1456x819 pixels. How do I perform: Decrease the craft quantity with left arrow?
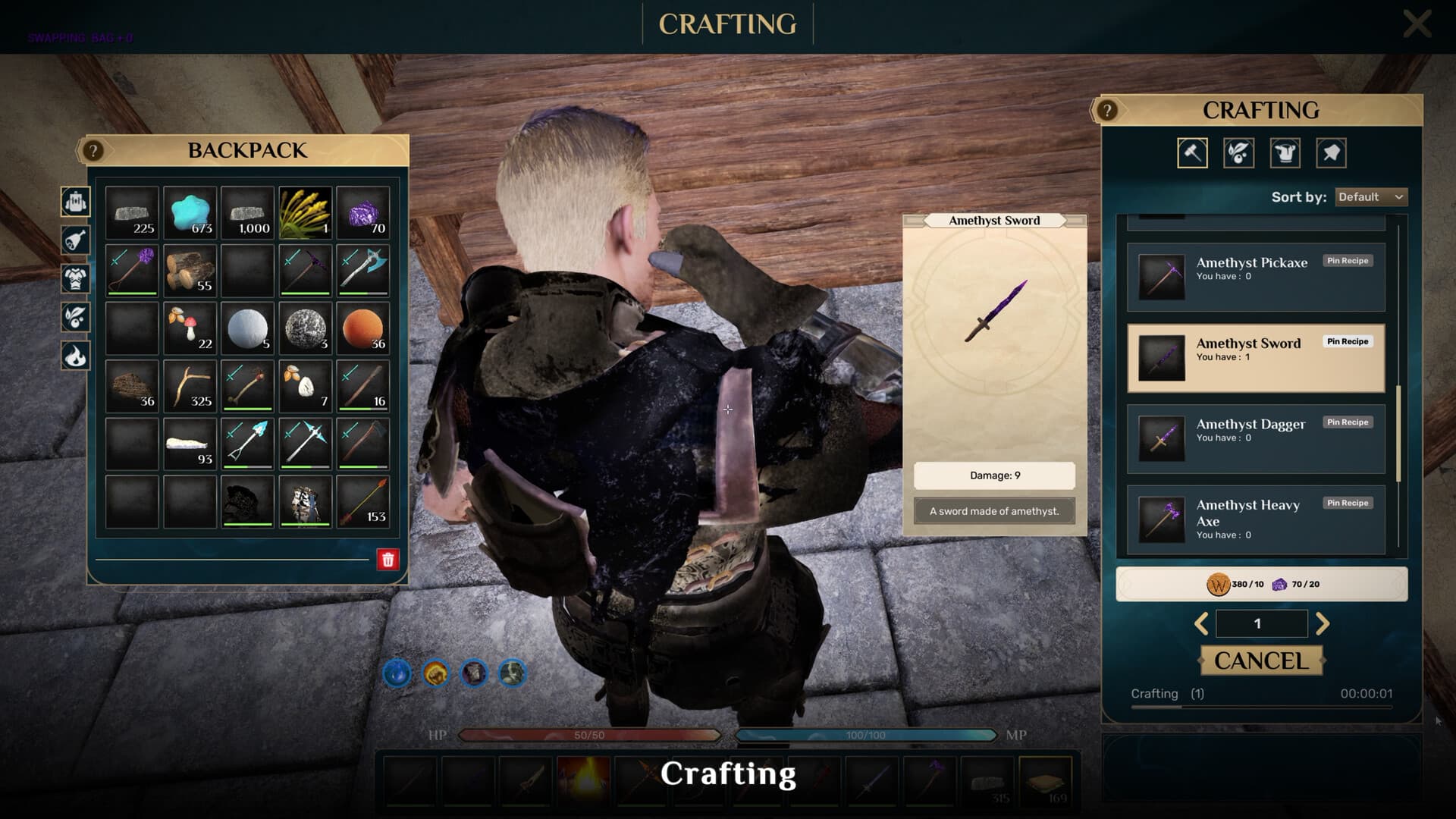(x=1201, y=623)
